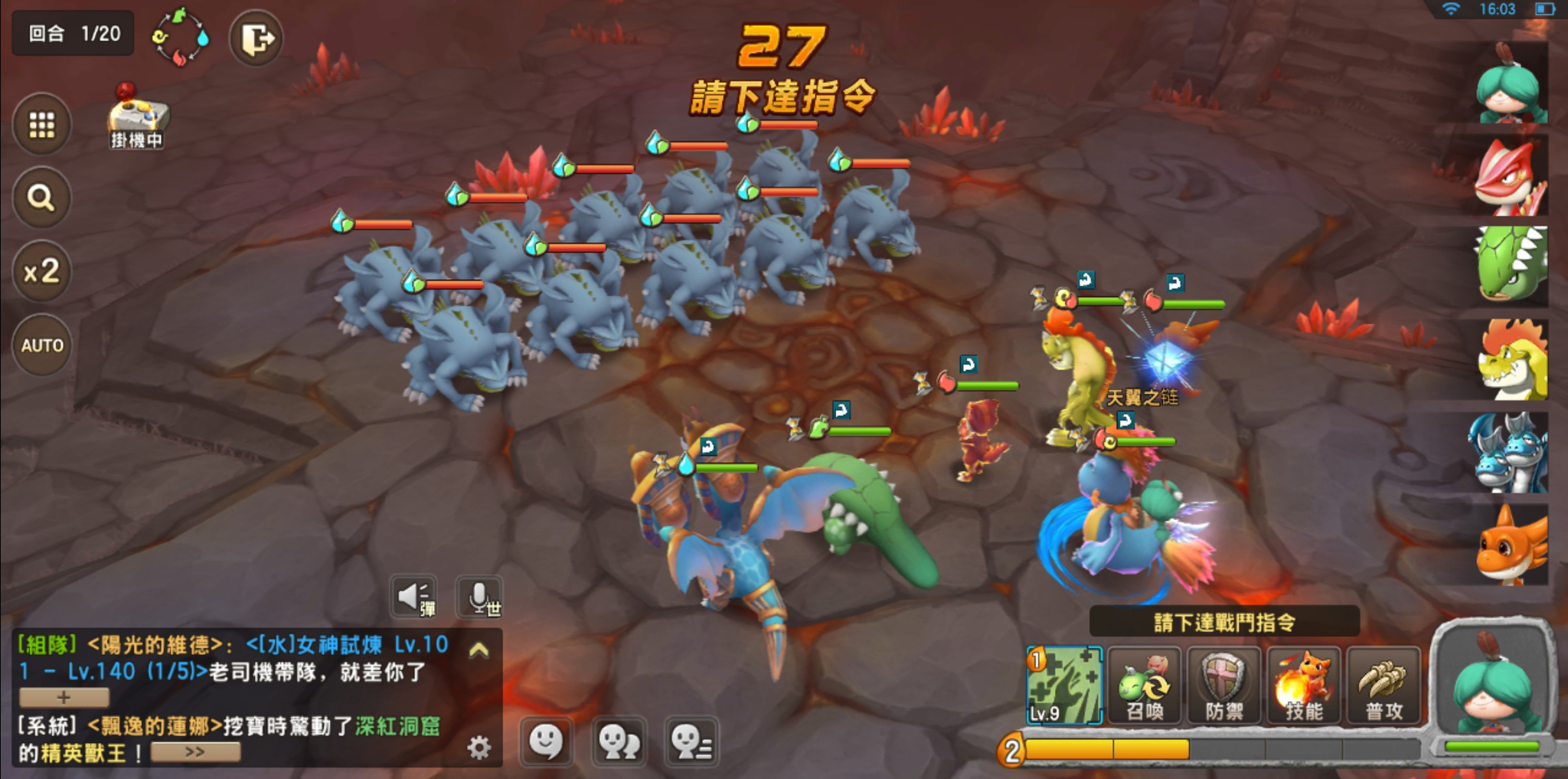Click the exit battle door icon
The width and height of the screenshot is (1568, 779).
(256, 38)
